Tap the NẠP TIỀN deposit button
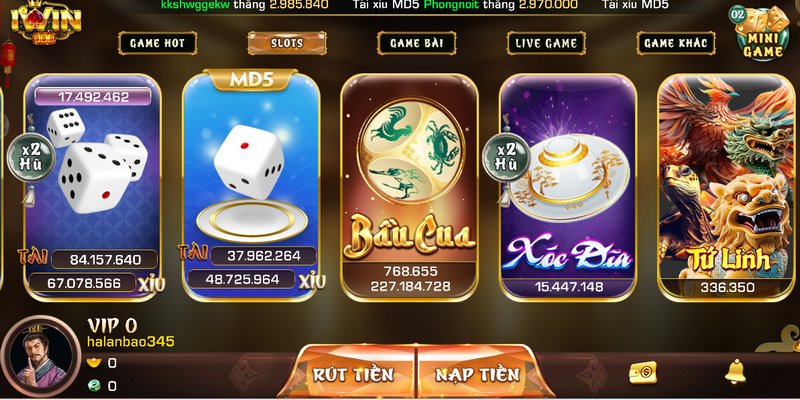This screenshot has height=400, width=800. (x=478, y=374)
